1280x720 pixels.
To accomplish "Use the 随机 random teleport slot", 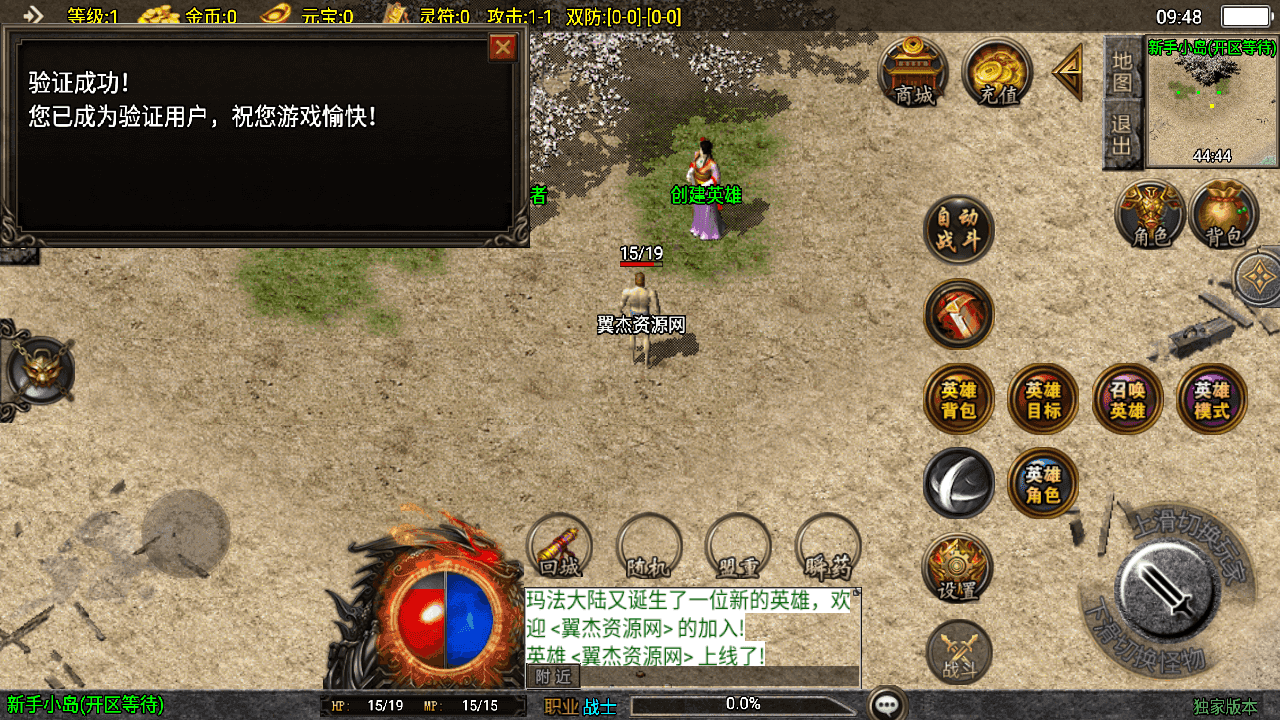I will coord(649,547).
